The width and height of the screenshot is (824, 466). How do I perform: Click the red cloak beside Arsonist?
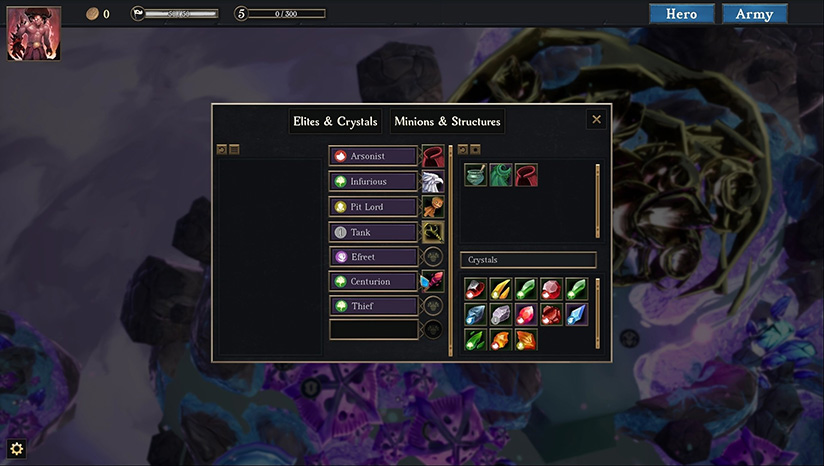pos(433,157)
